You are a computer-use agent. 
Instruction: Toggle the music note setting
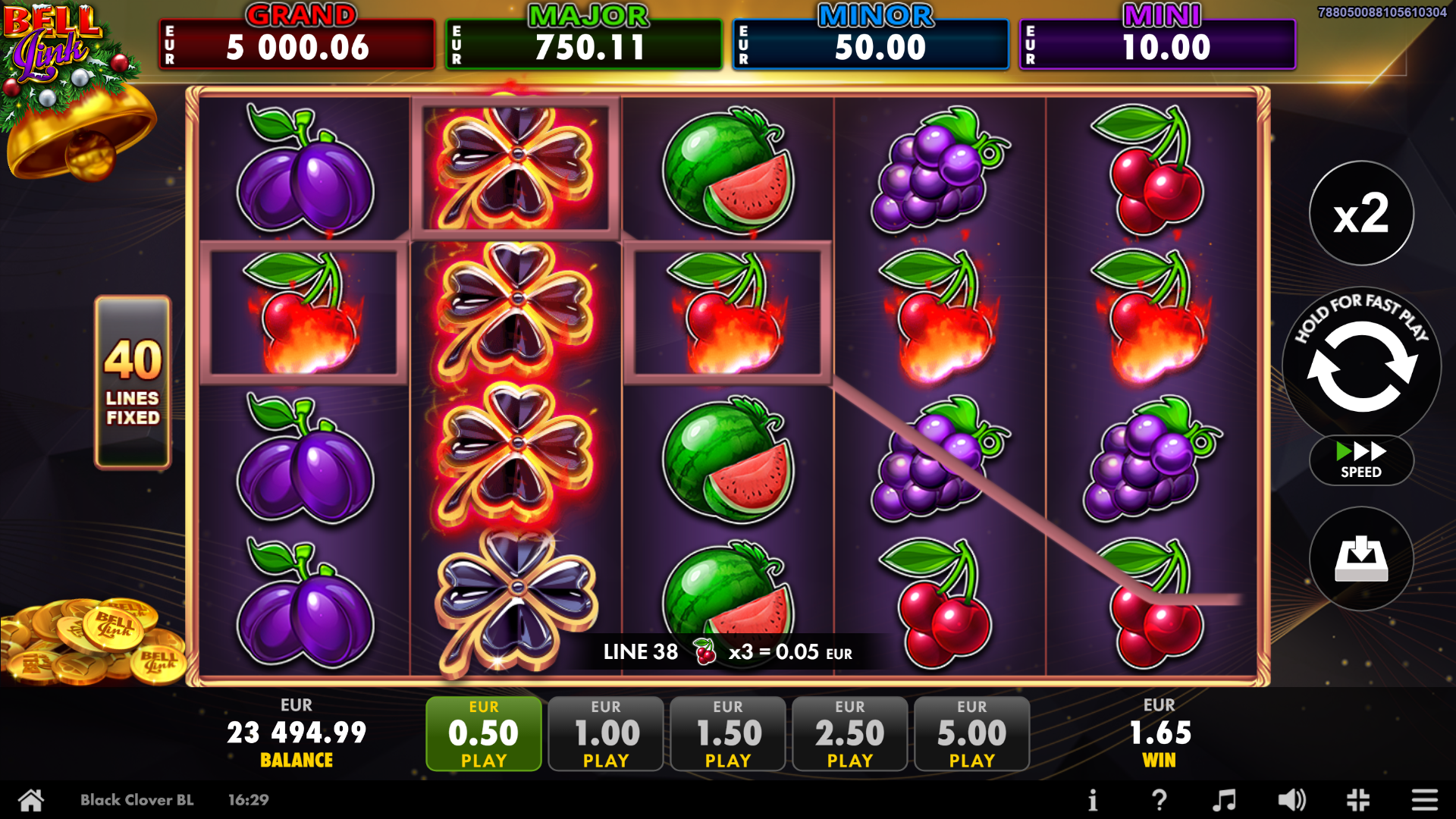point(1224,799)
